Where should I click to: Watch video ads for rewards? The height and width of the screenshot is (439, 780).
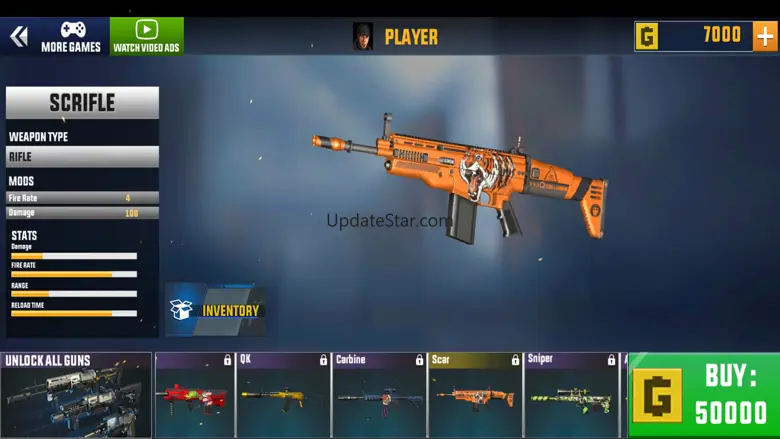coord(147,37)
